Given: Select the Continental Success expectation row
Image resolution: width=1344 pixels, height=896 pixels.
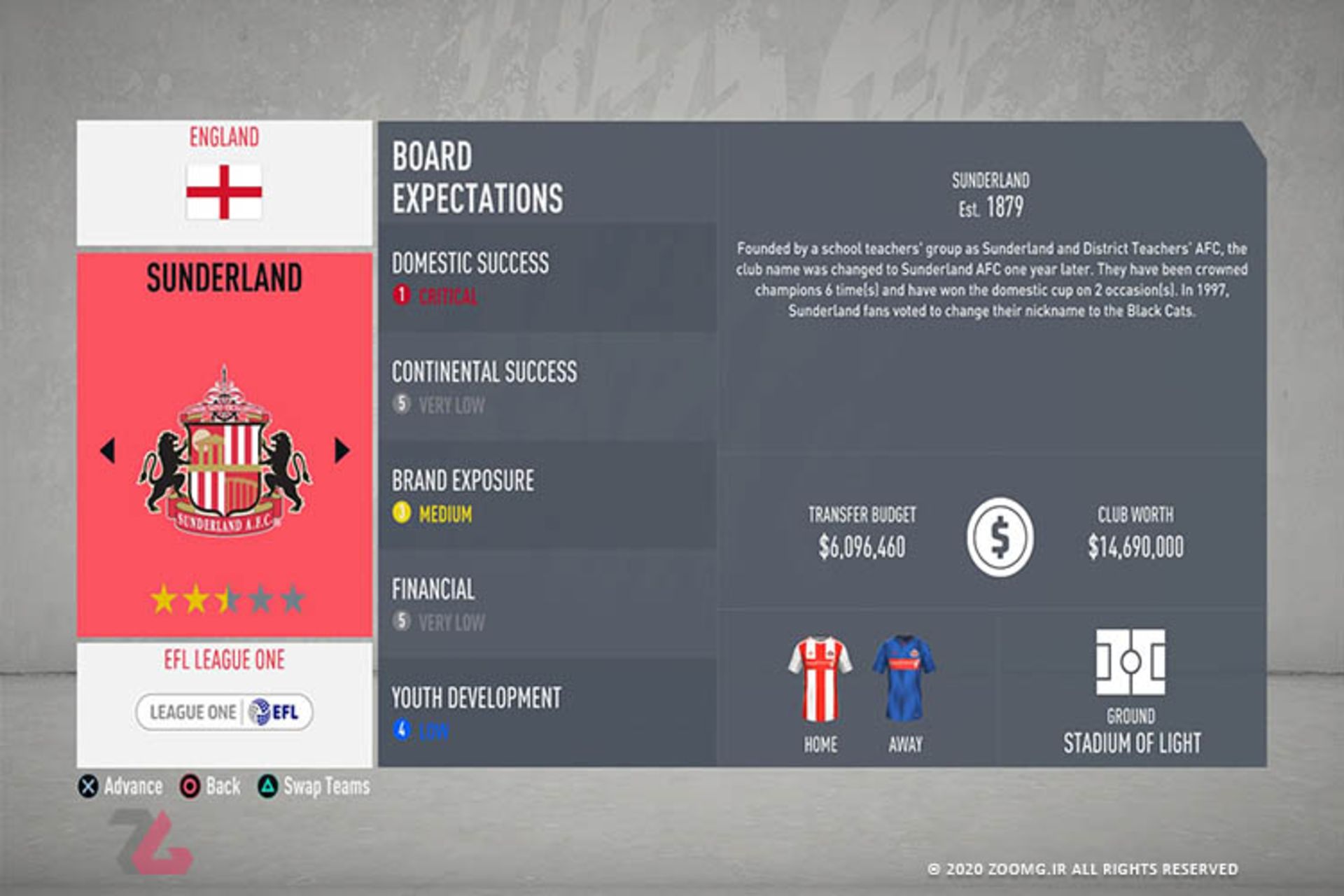Looking at the screenshot, I should [x=546, y=386].
